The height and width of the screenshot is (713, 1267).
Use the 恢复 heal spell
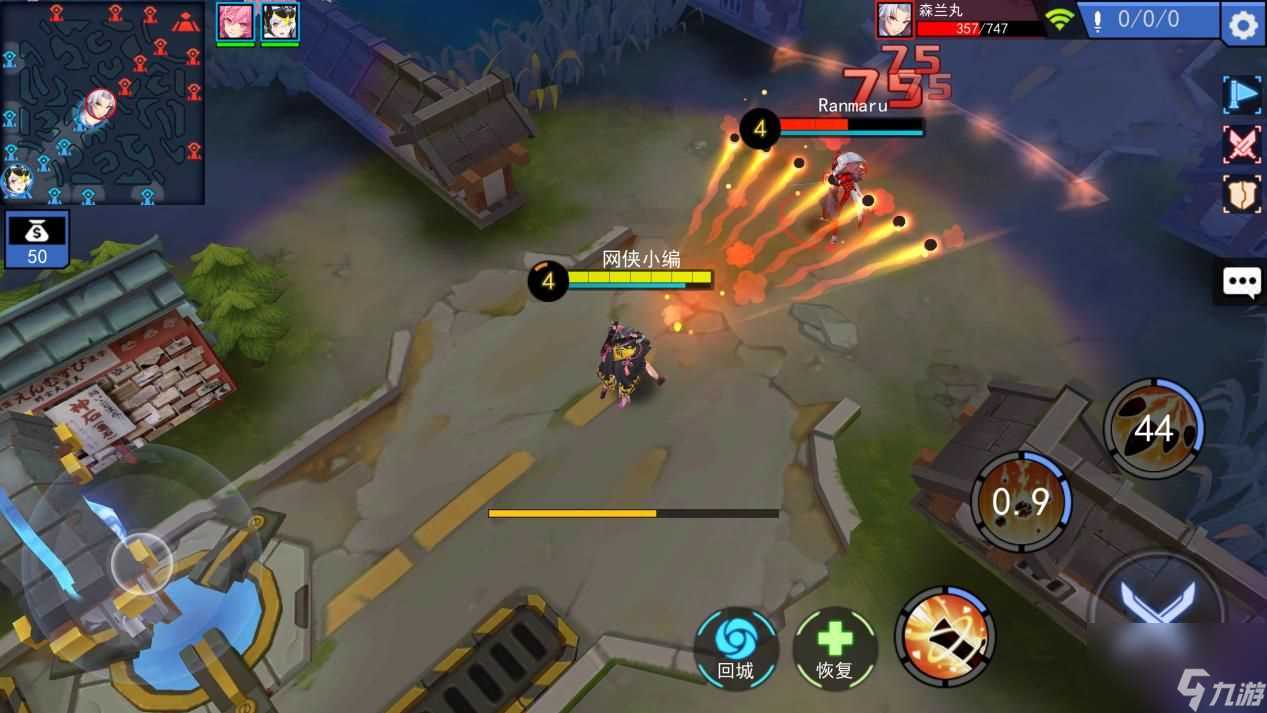[834, 647]
